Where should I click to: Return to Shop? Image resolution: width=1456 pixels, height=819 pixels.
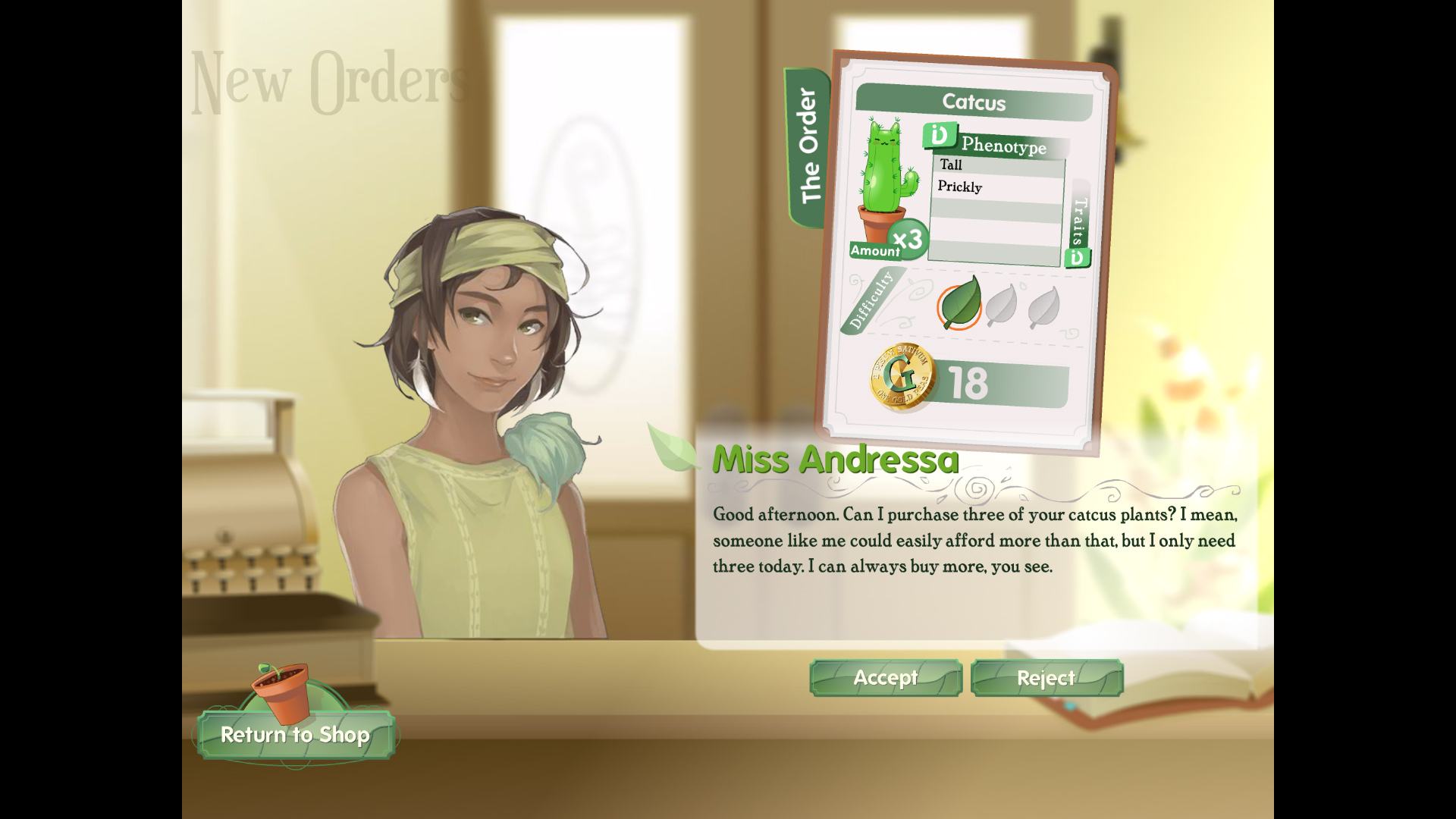[296, 734]
